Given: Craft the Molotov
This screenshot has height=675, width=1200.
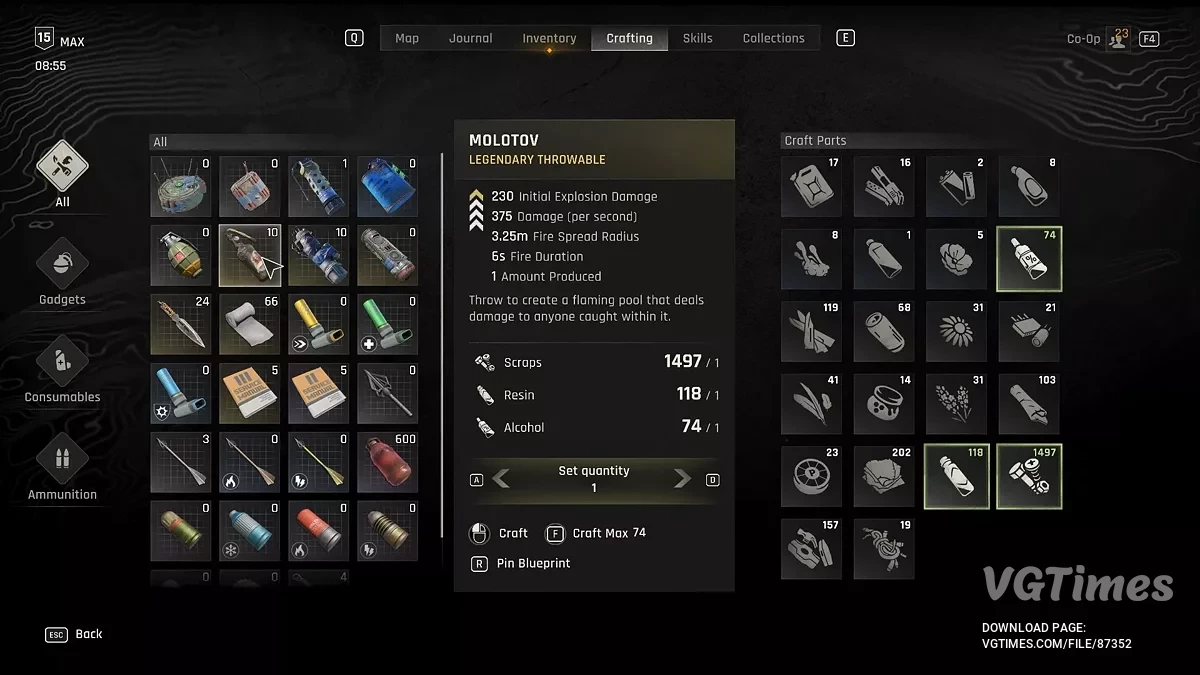Looking at the screenshot, I should (x=500, y=533).
